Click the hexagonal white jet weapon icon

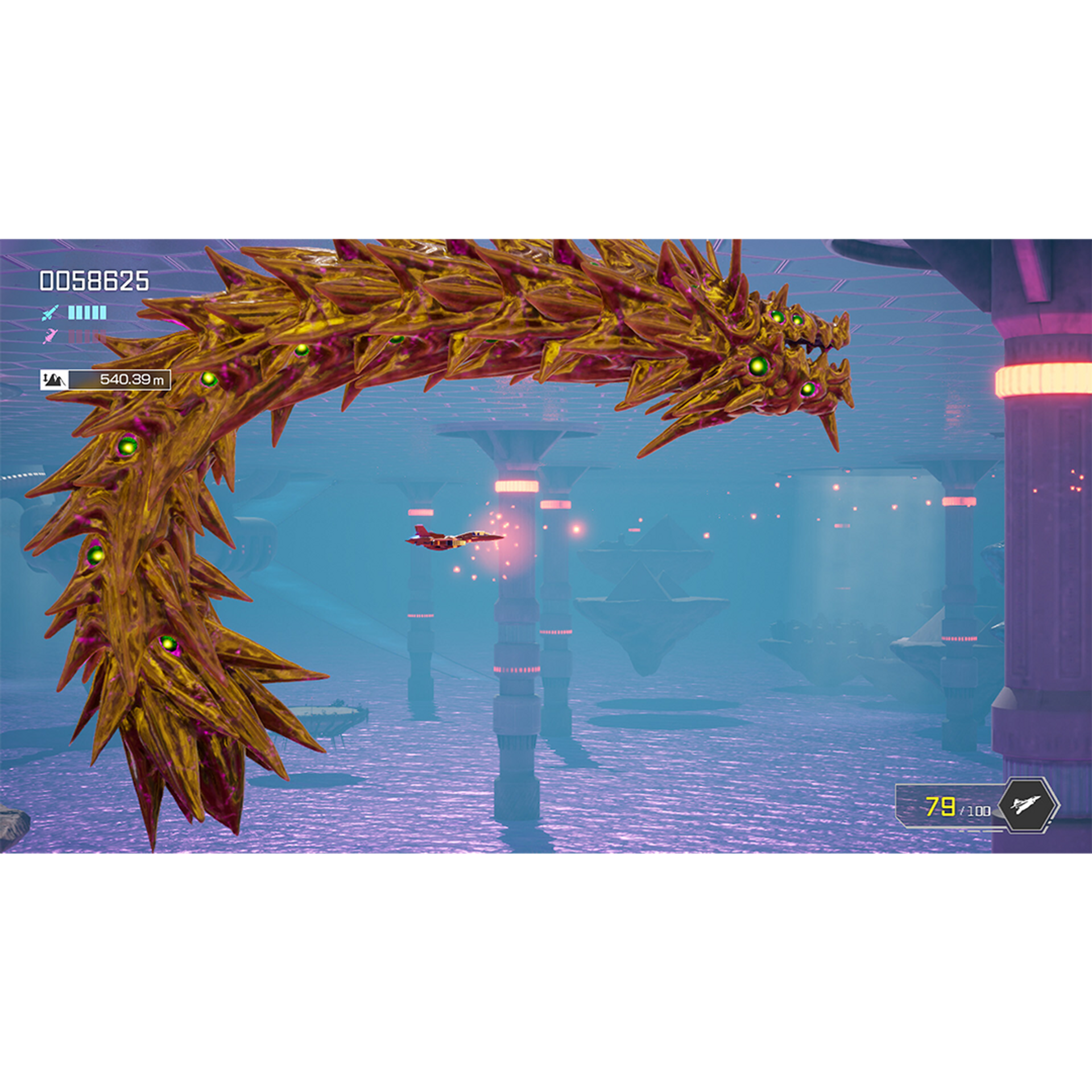point(1028,805)
